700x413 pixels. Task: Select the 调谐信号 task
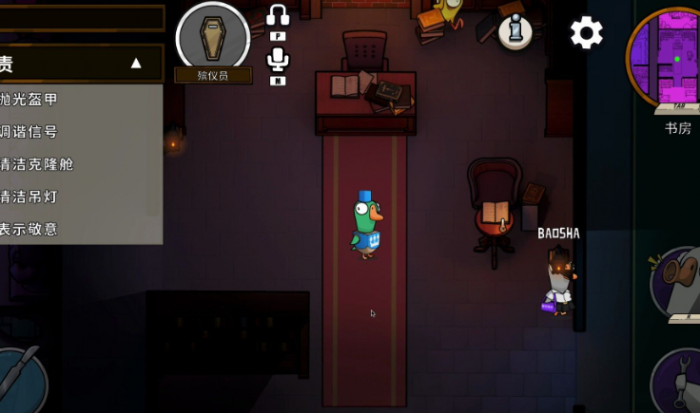pyautogui.click(x=30, y=132)
